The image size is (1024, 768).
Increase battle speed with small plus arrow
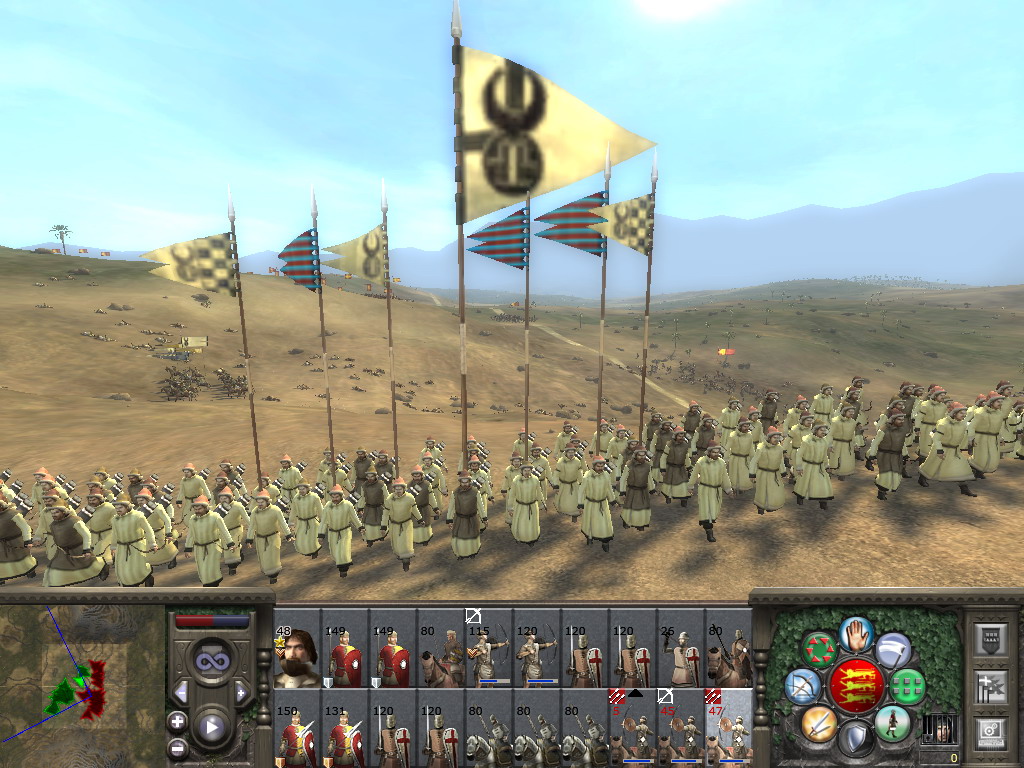click(240, 692)
